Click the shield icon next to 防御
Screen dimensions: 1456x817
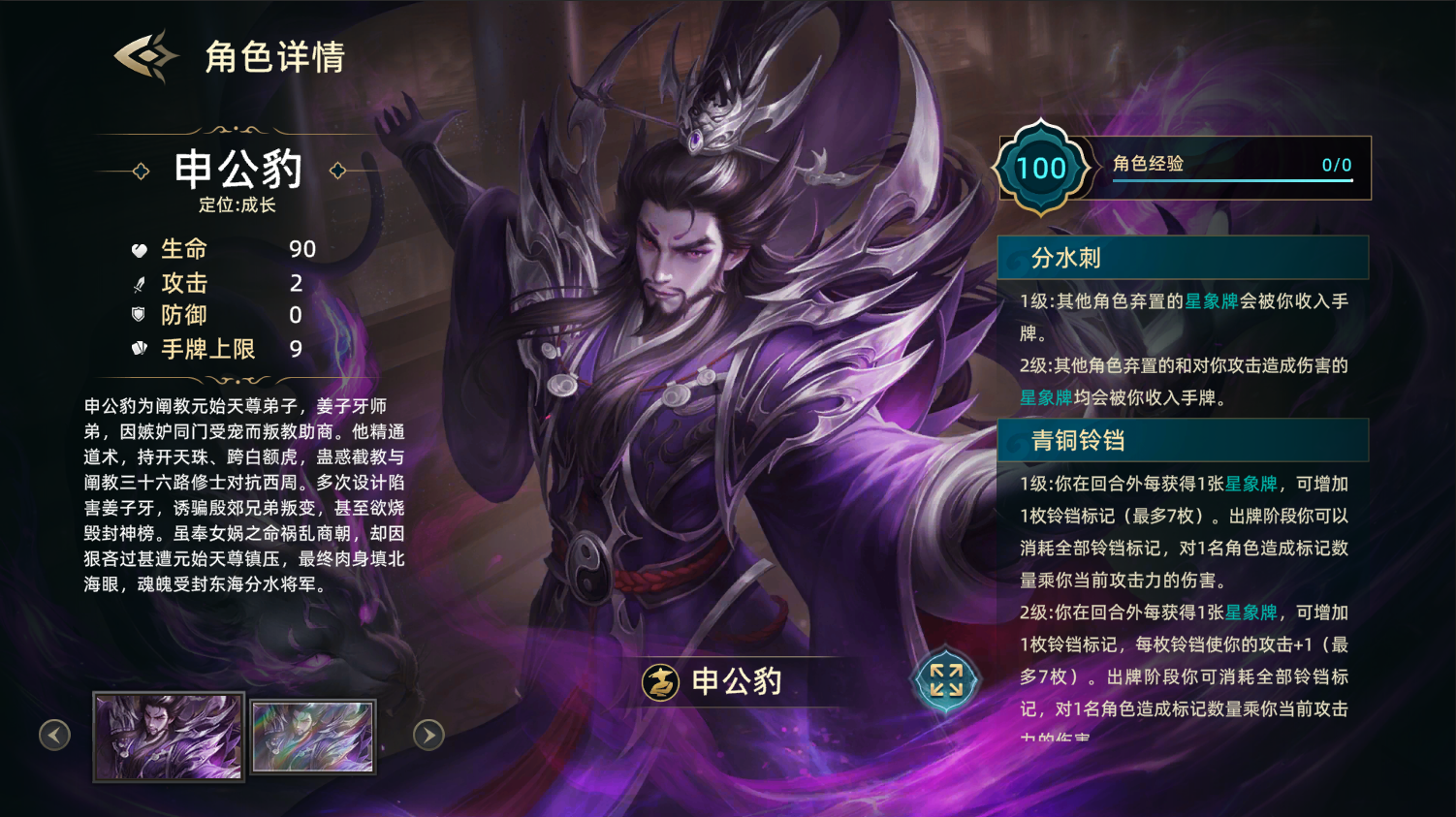pos(139,314)
